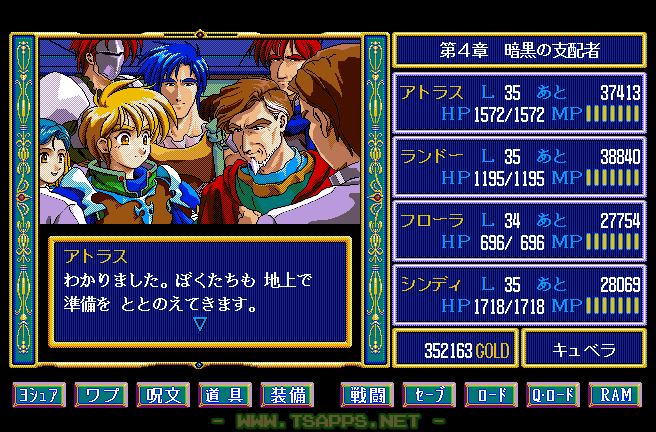Image resolution: width=656 pixels, height=432 pixels.
Task: Click the ヨシュア button
Action: click(x=39, y=394)
